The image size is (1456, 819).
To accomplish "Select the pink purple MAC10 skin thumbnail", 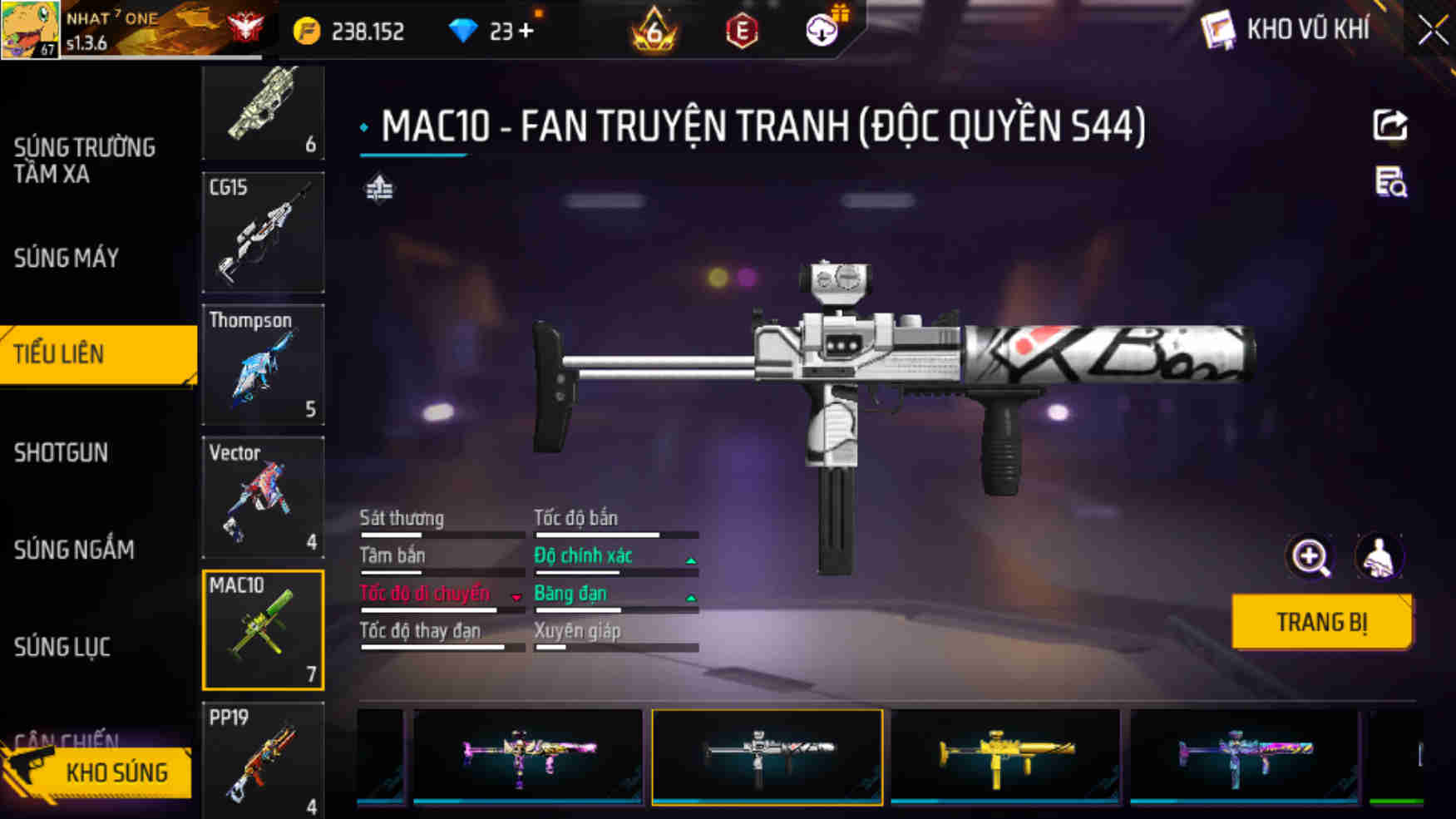I will click(528, 756).
